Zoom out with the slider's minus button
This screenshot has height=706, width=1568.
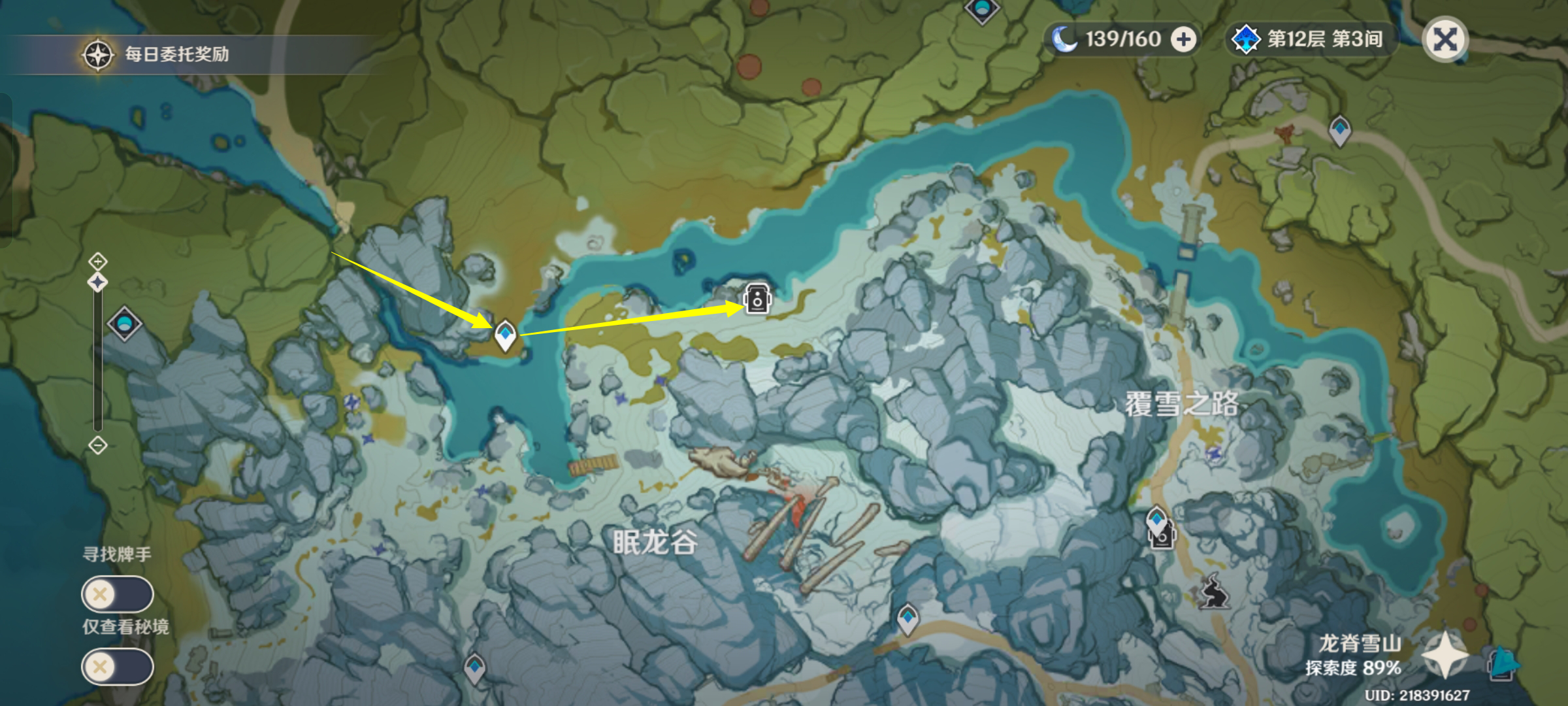point(98,446)
